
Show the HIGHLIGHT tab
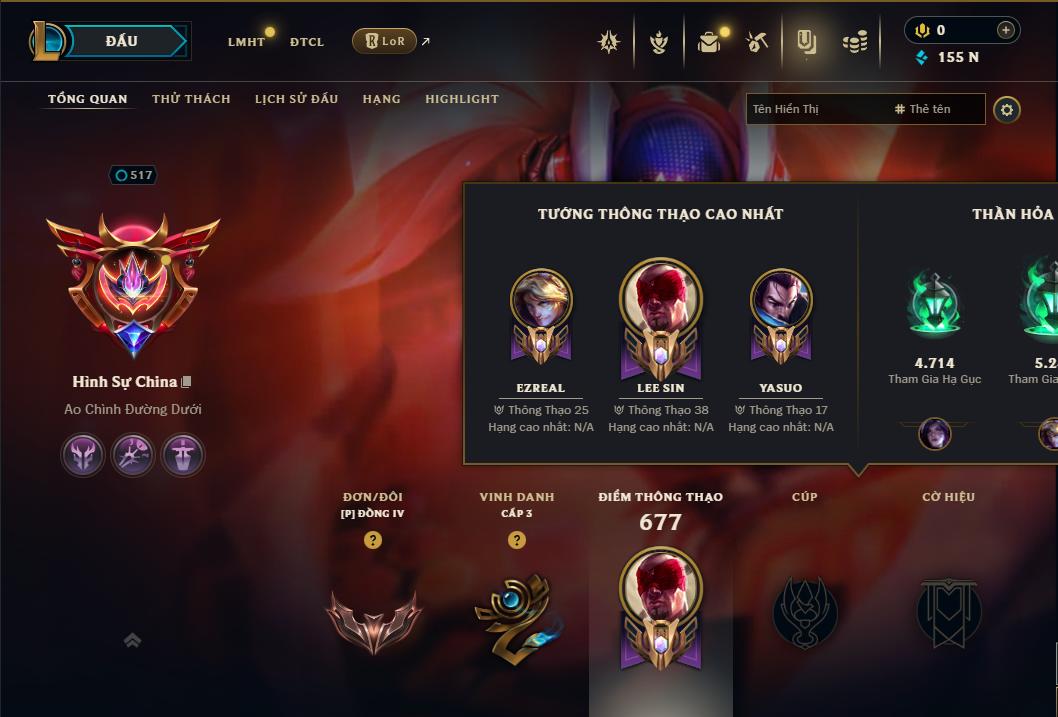click(462, 99)
